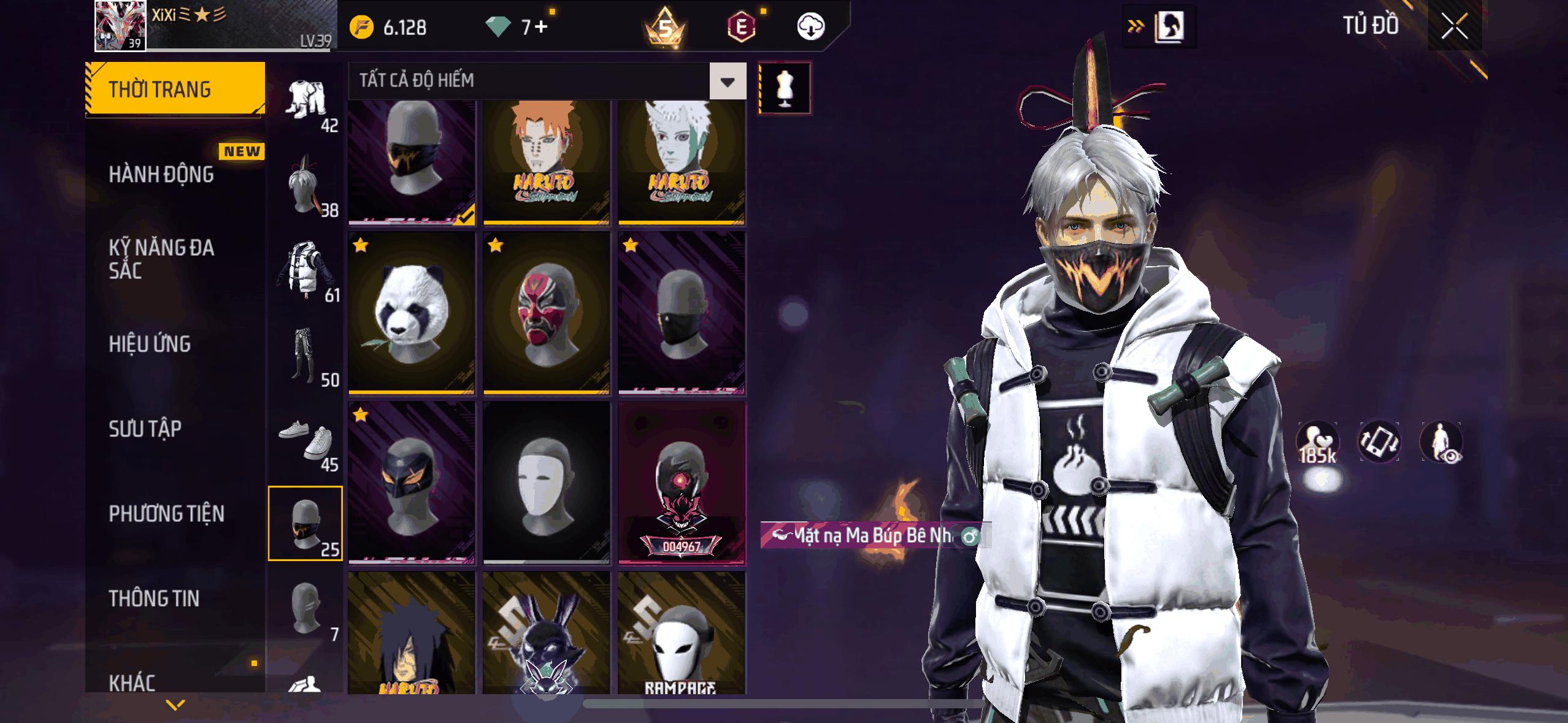Select the panda head mask
Viewport: 1568px width, 723px height.
click(412, 313)
